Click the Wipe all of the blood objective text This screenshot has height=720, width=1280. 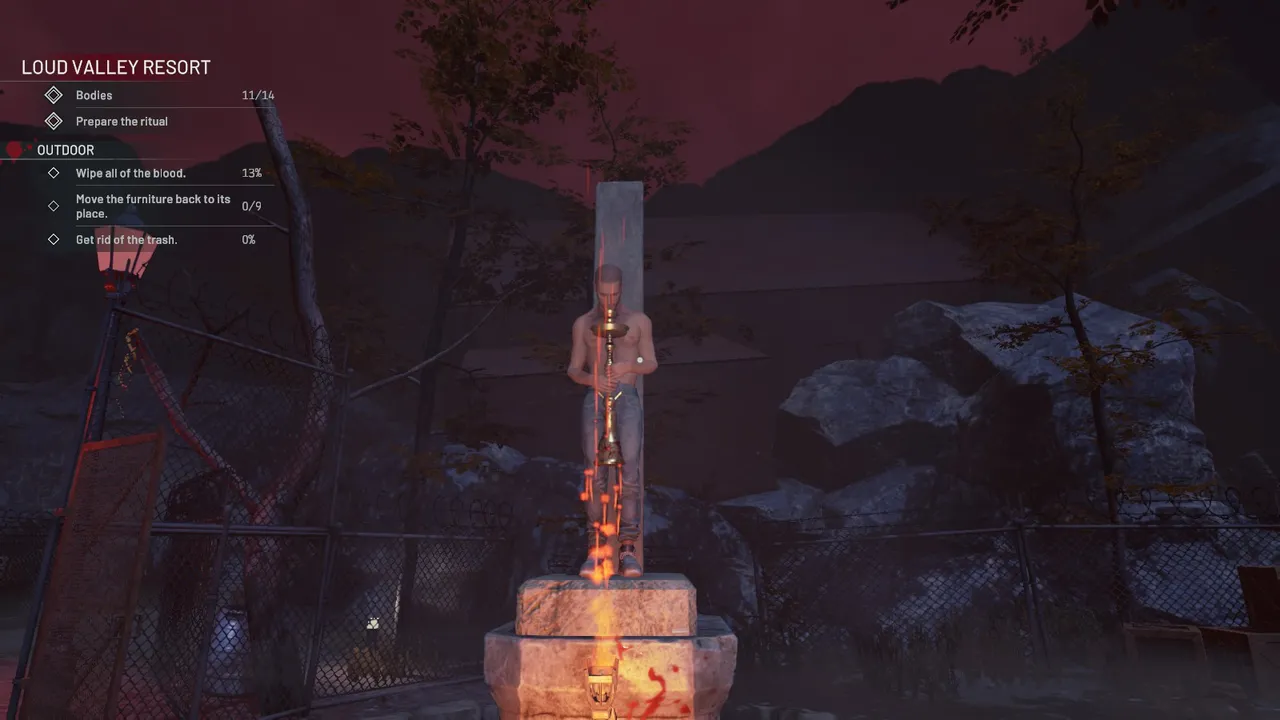(x=130, y=172)
